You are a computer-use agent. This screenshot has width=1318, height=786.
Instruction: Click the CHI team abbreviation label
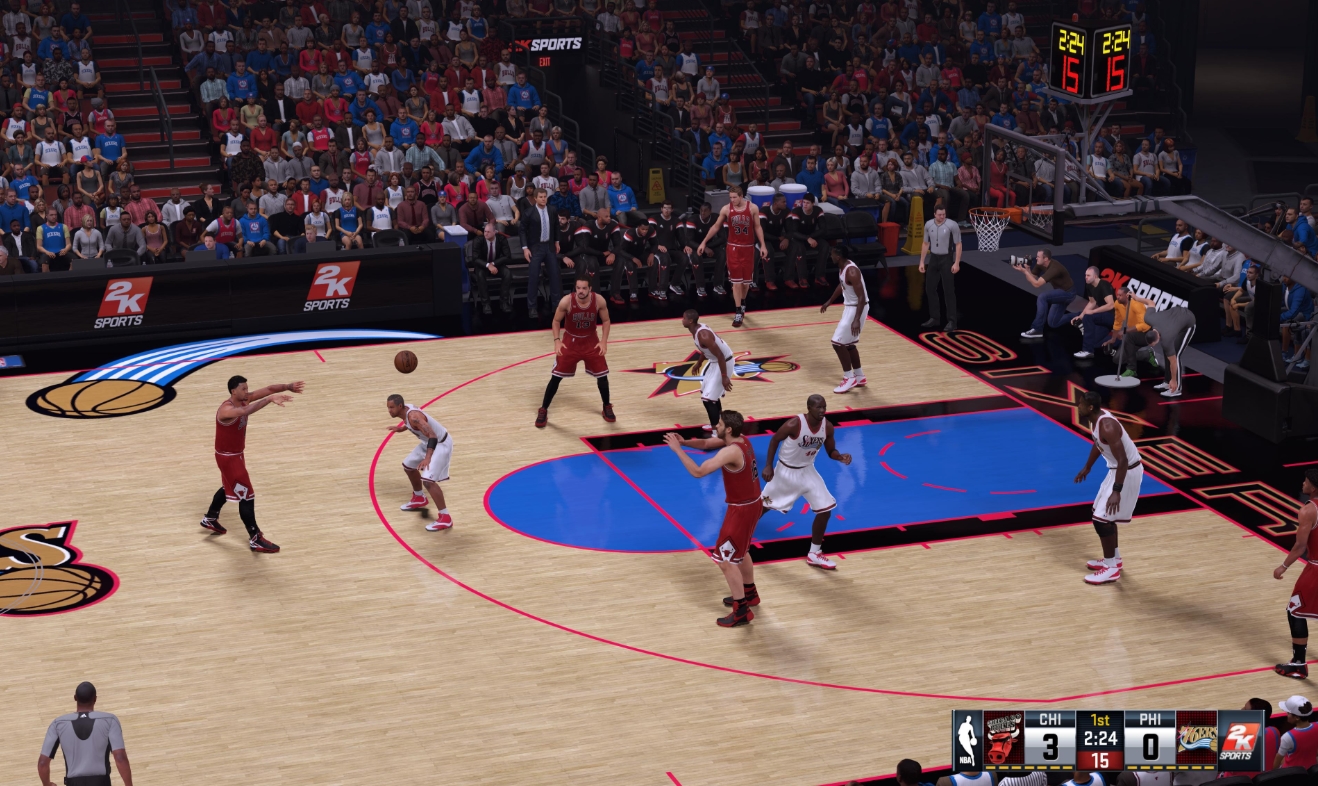(1051, 718)
